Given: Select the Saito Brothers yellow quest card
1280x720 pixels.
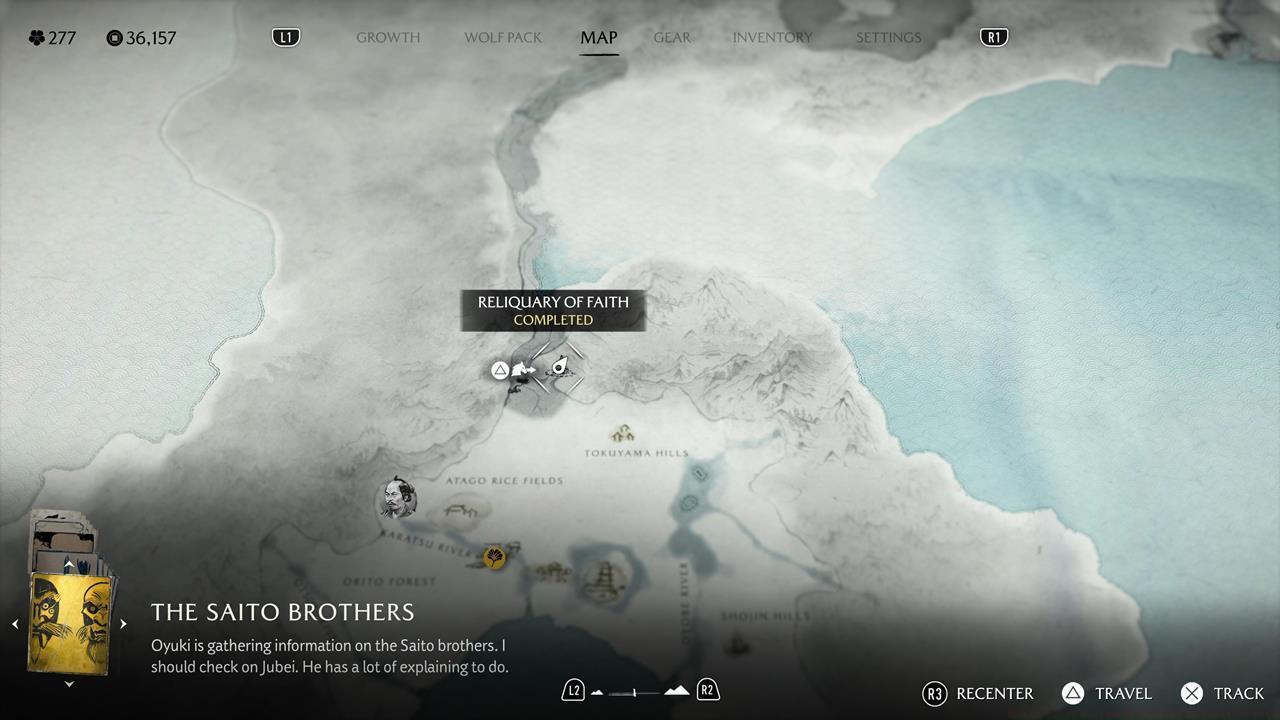Looking at the screenshot, I should (70, 622).
